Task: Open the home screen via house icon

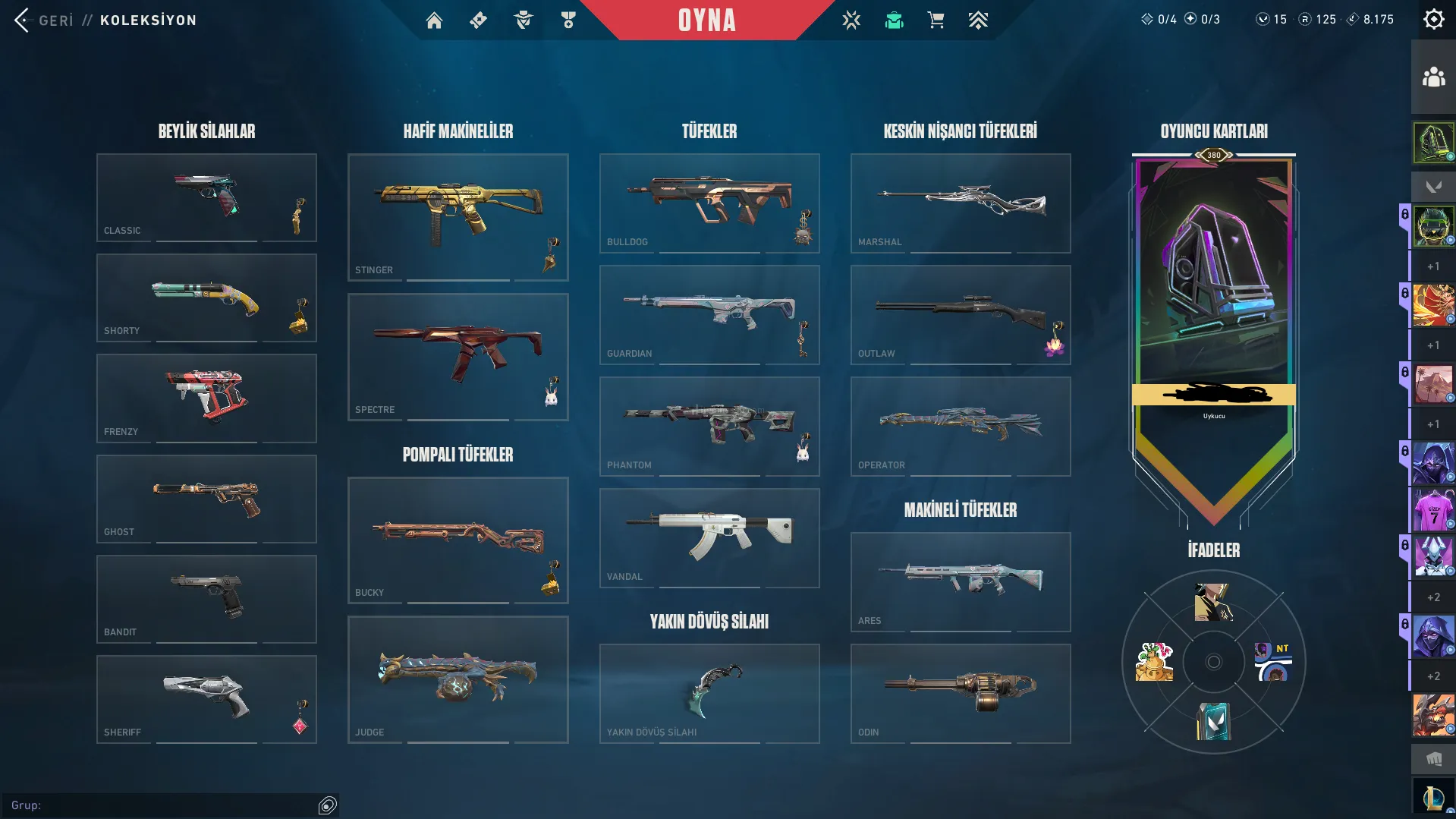Action: [434, 20]
